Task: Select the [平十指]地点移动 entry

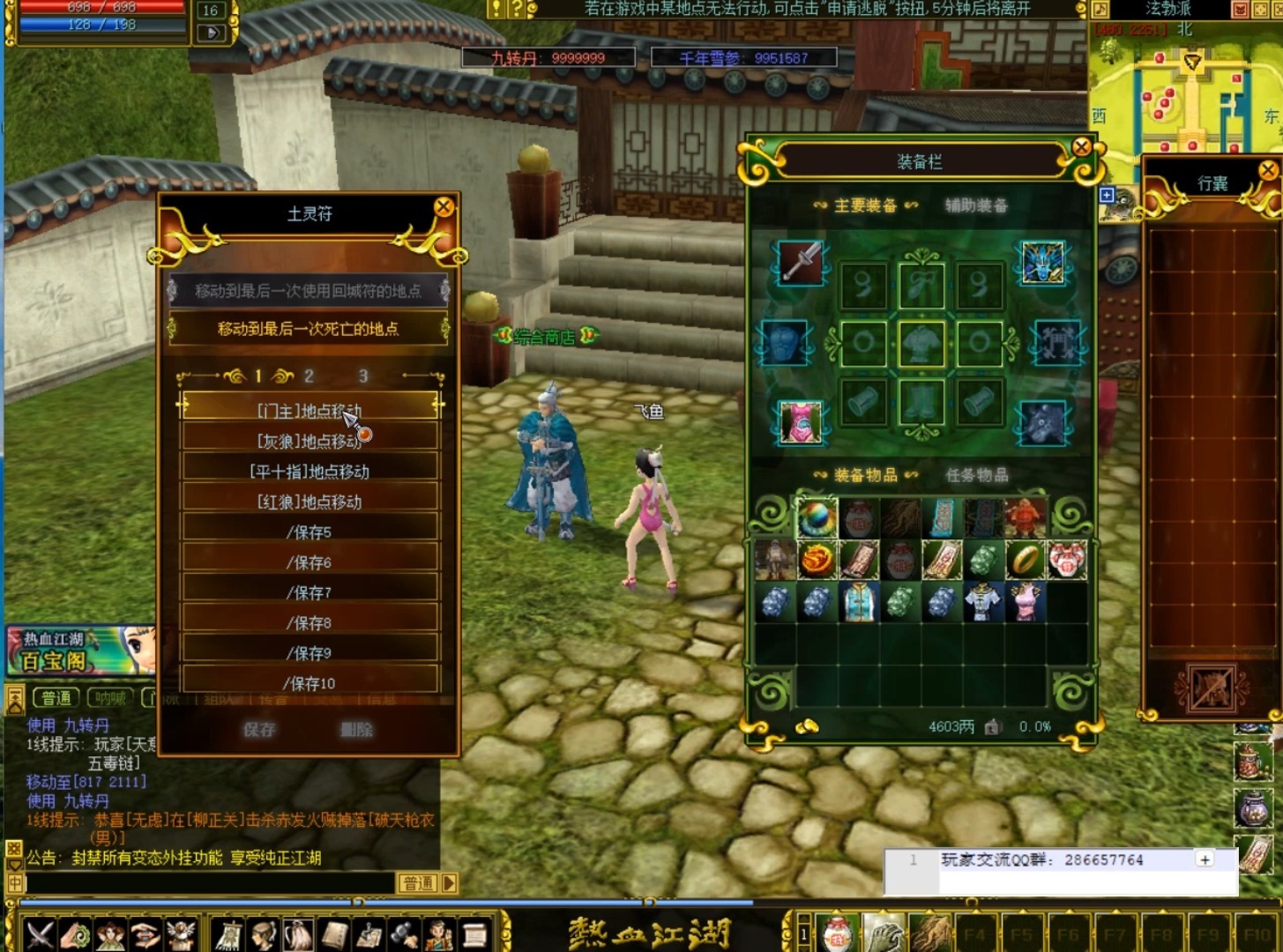Action: [310, 472]
